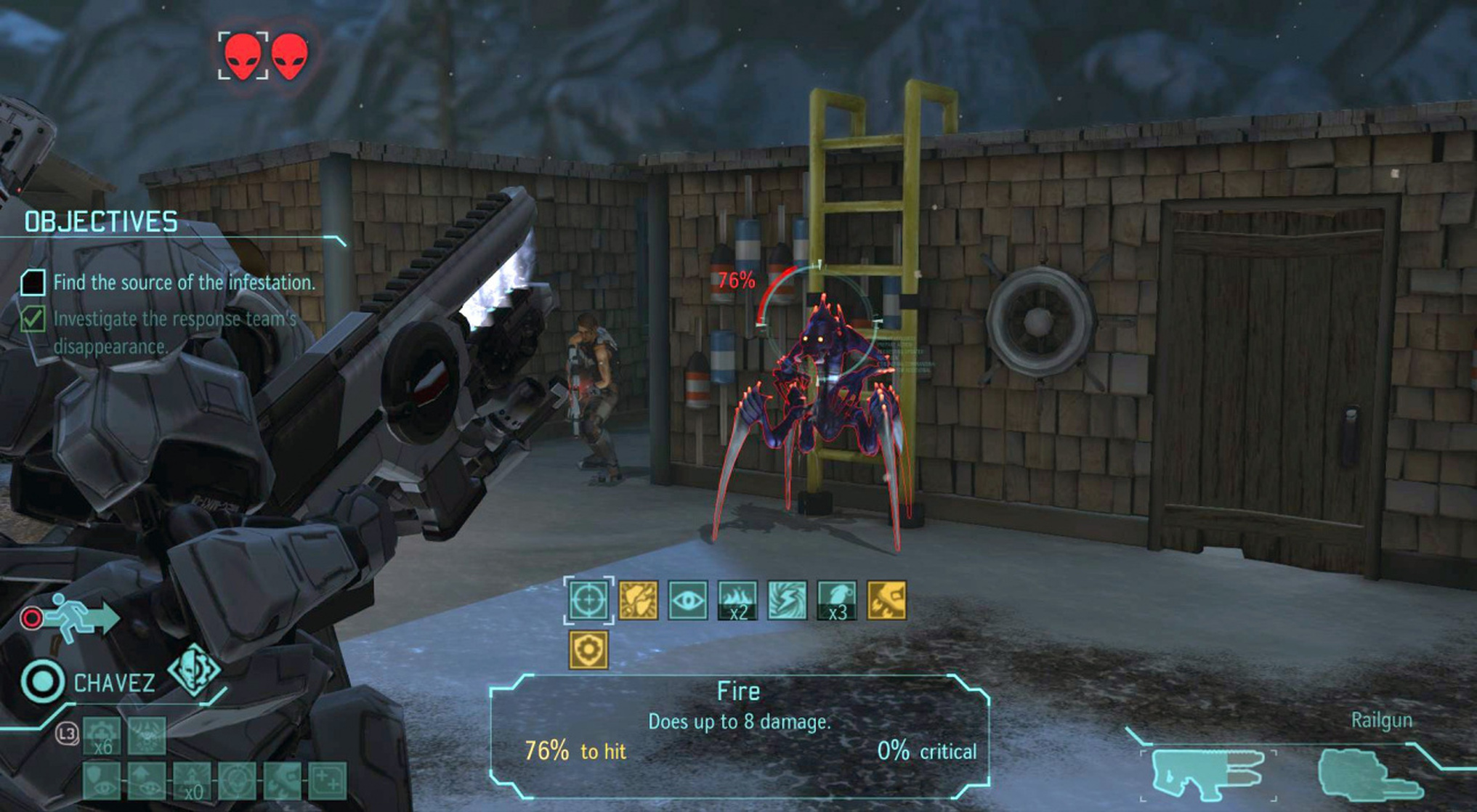Activate the lightning swirl ability

tap(787, 601)
